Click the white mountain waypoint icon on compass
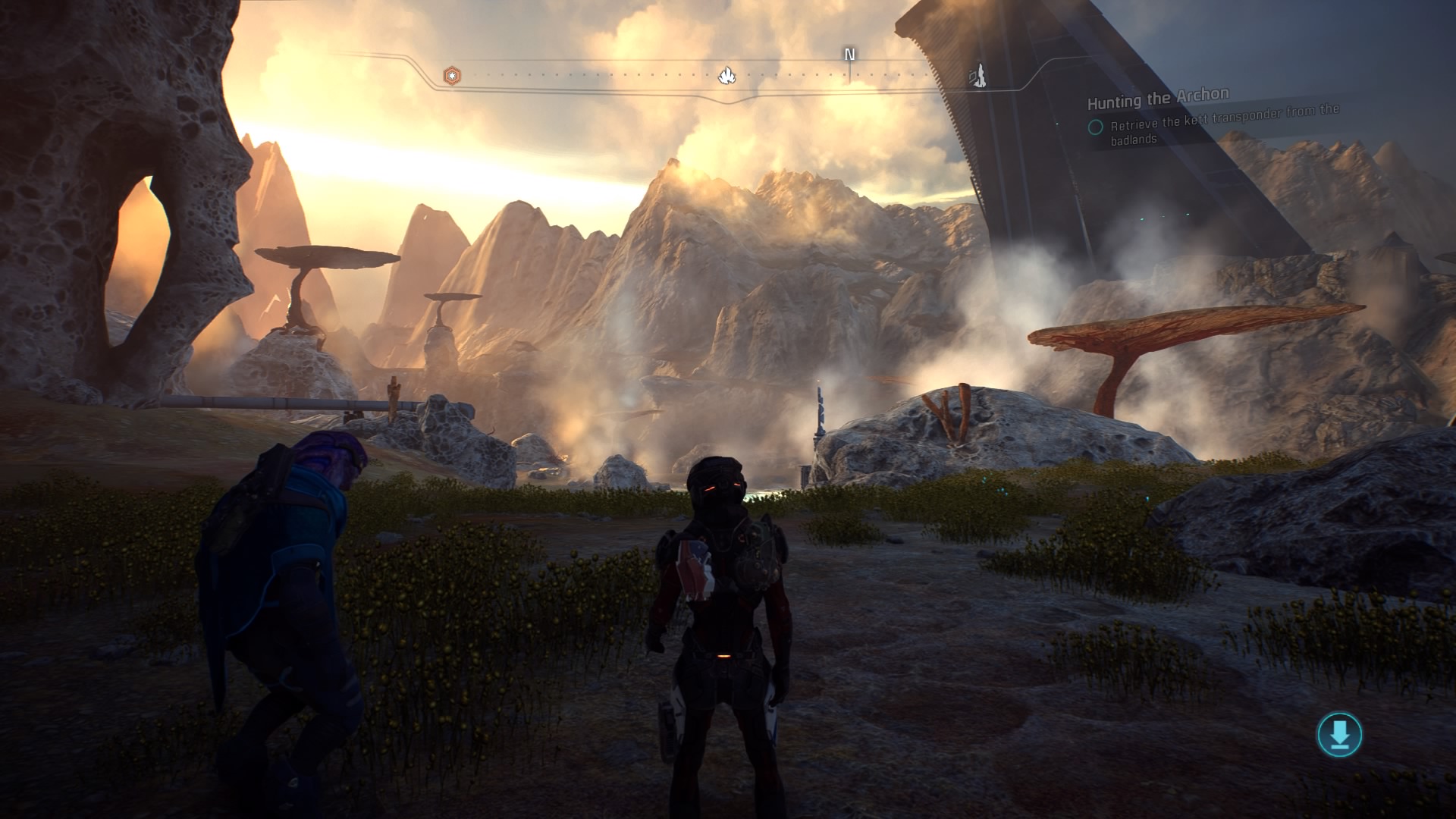The height and width of the screenshot is (819, 1456). click(728, 74)
